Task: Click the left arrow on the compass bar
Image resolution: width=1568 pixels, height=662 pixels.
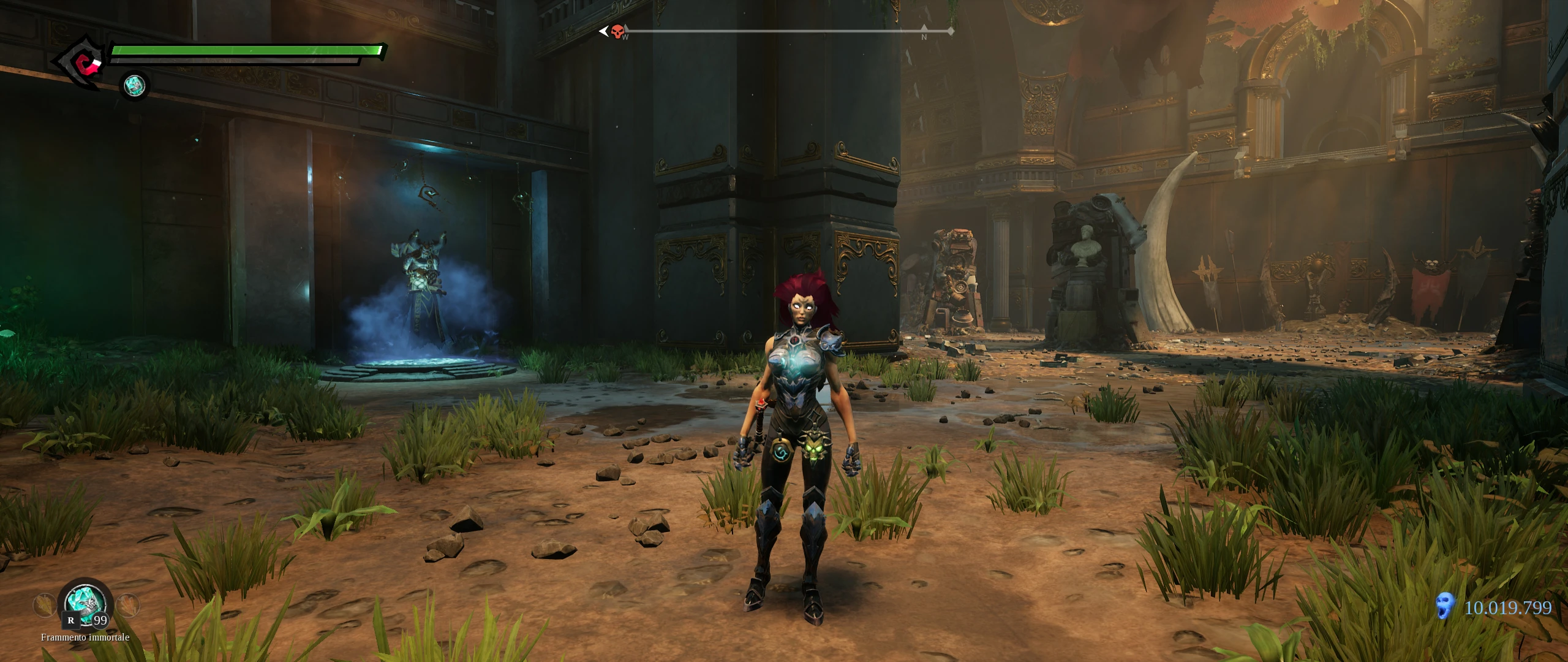Action: [605, 31]
